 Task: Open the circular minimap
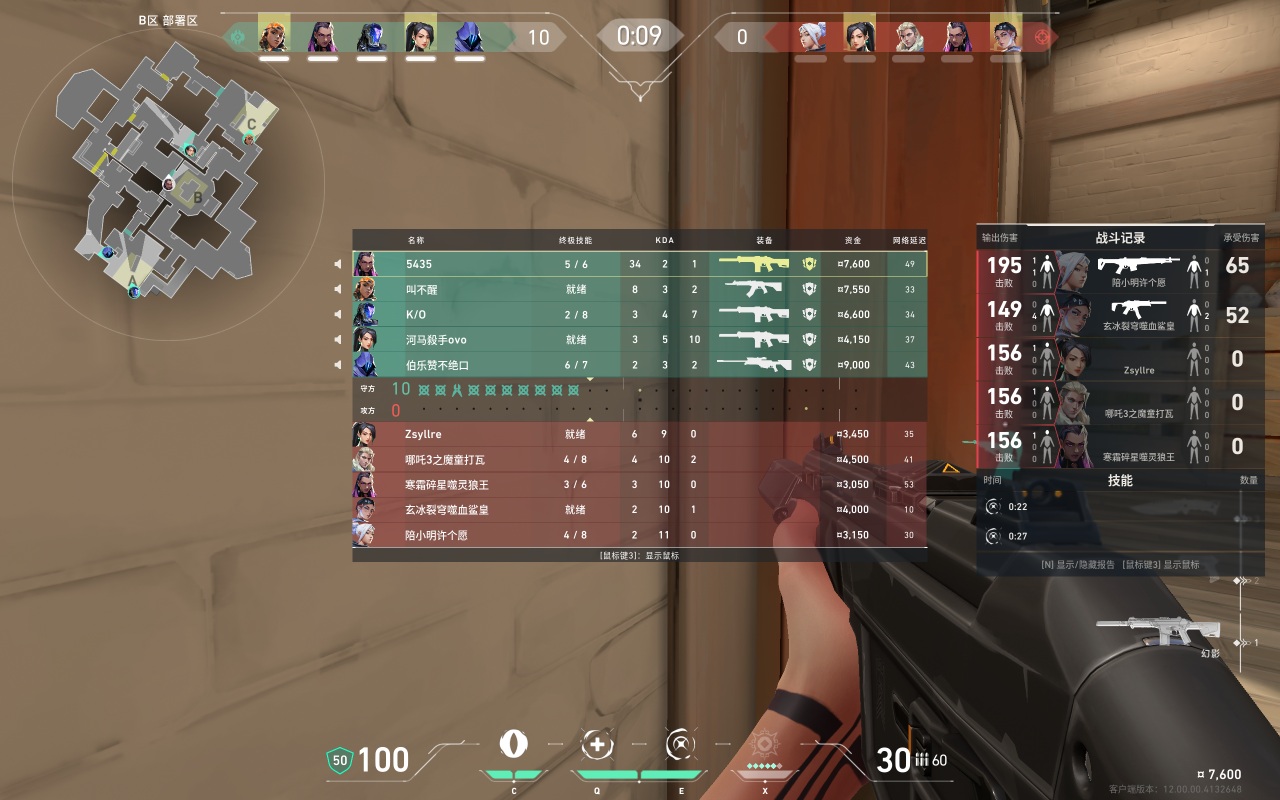[168, 170]
